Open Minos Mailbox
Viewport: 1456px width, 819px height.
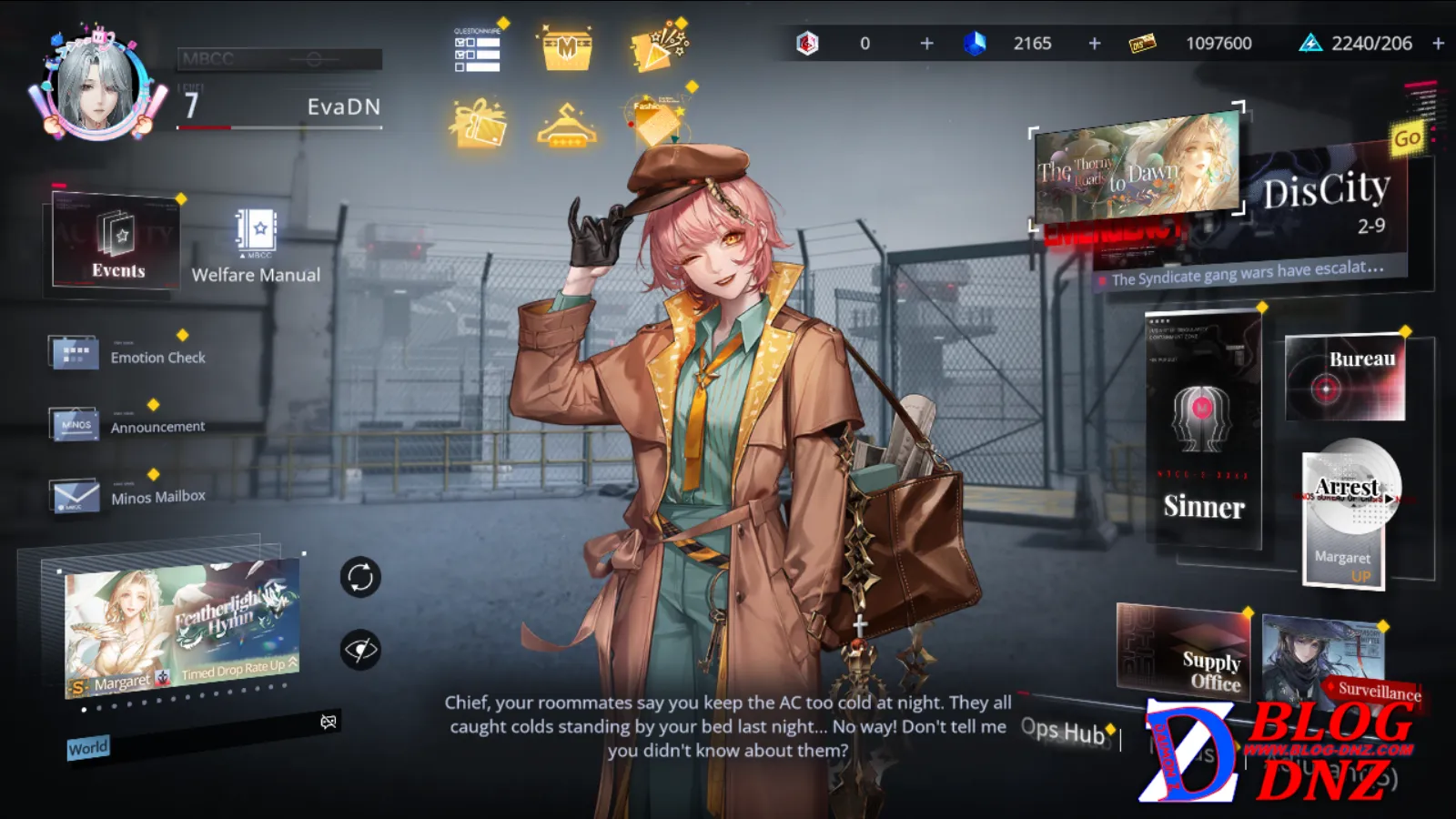(x=127, y=496)
